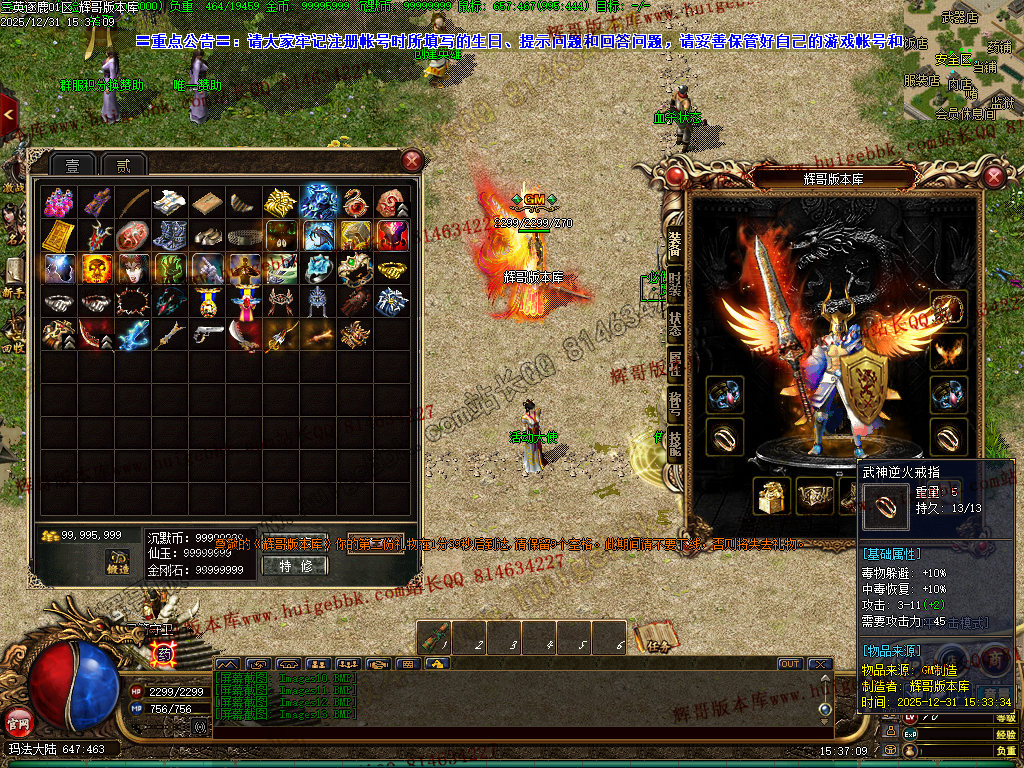This screenshot has width=1024, height=768.
Task: Open the 称号 title tab
Action: point(675,403)
